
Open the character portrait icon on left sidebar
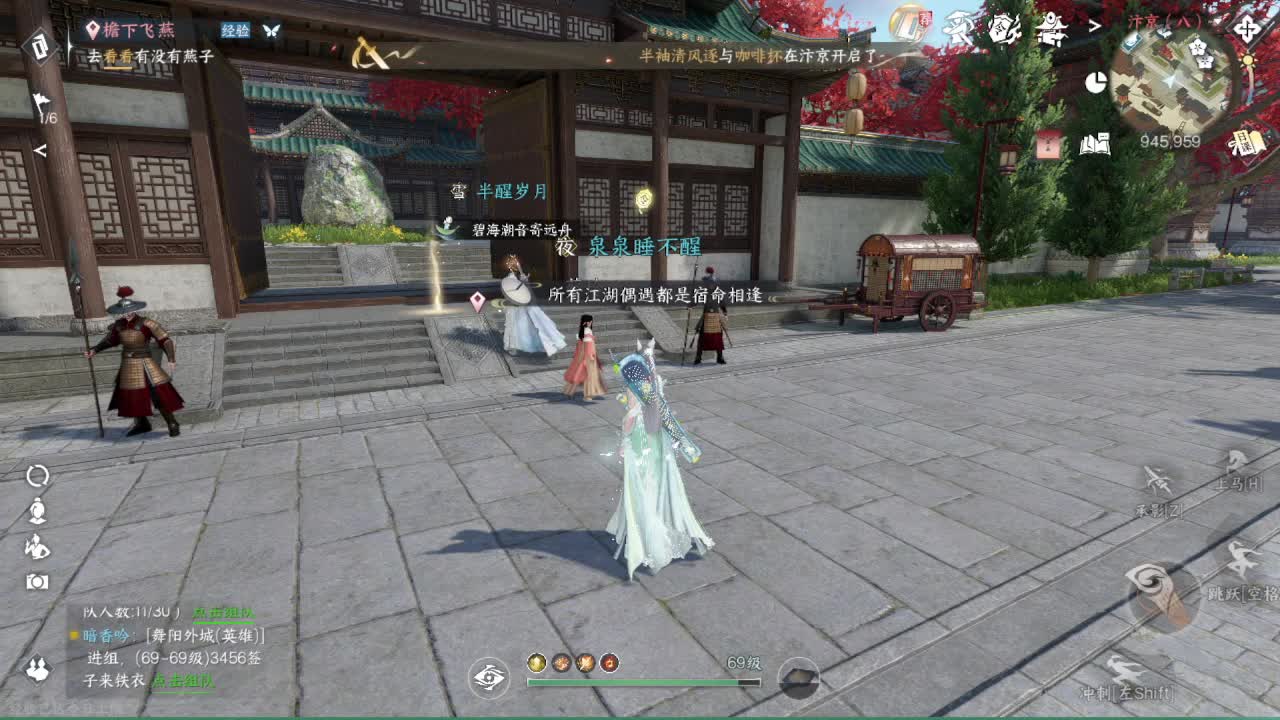click(37, 511)
